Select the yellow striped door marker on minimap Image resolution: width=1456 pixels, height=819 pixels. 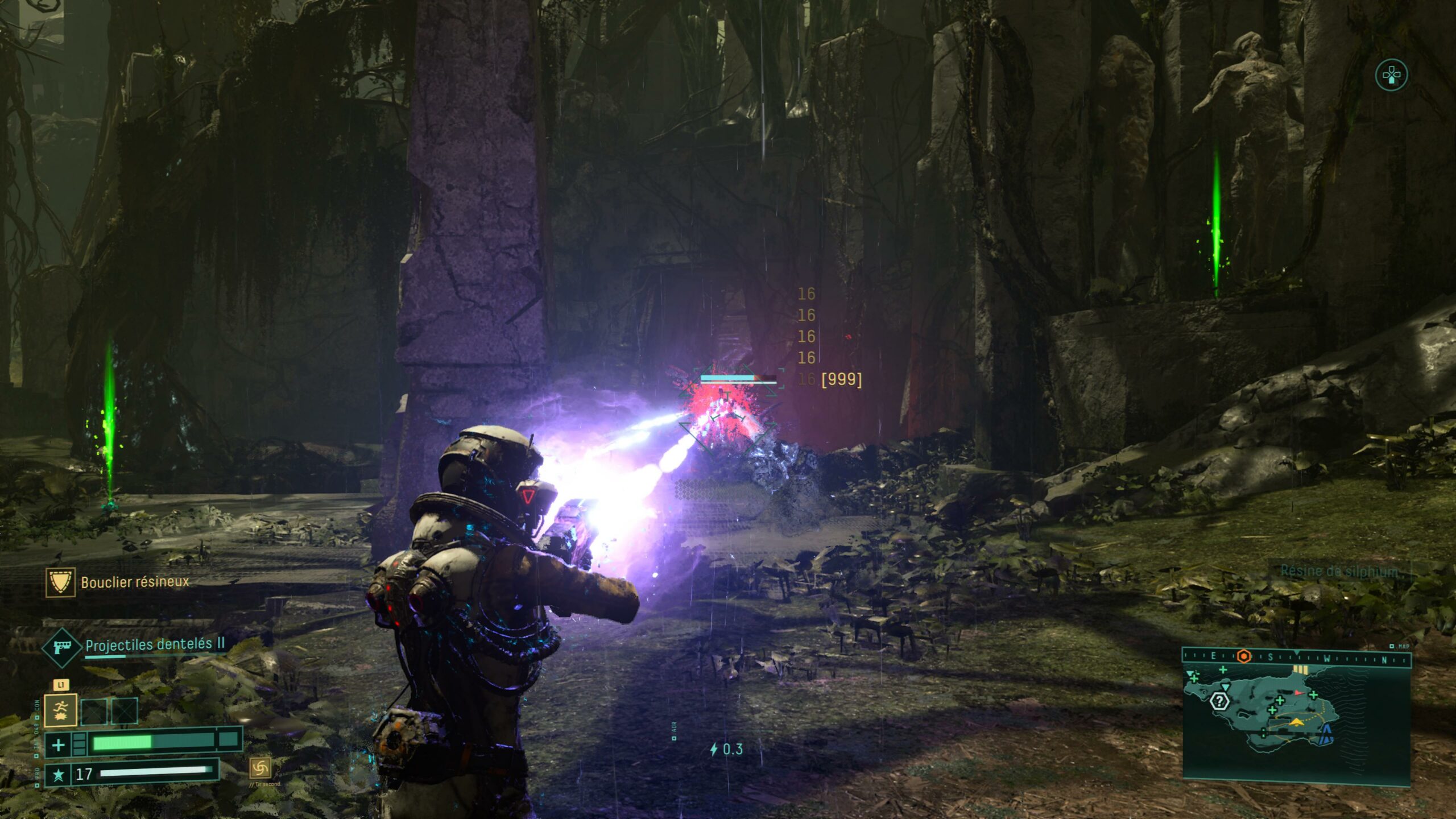click(1300, 670)
